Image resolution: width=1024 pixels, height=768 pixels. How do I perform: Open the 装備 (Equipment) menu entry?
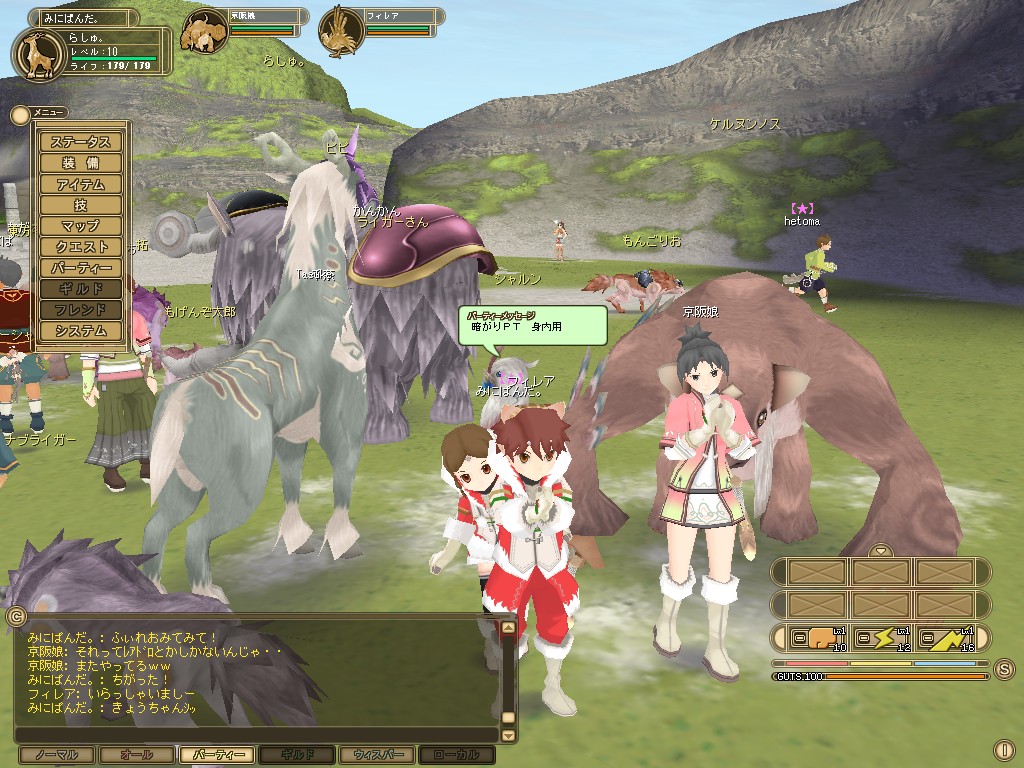(x=80, y=163)
